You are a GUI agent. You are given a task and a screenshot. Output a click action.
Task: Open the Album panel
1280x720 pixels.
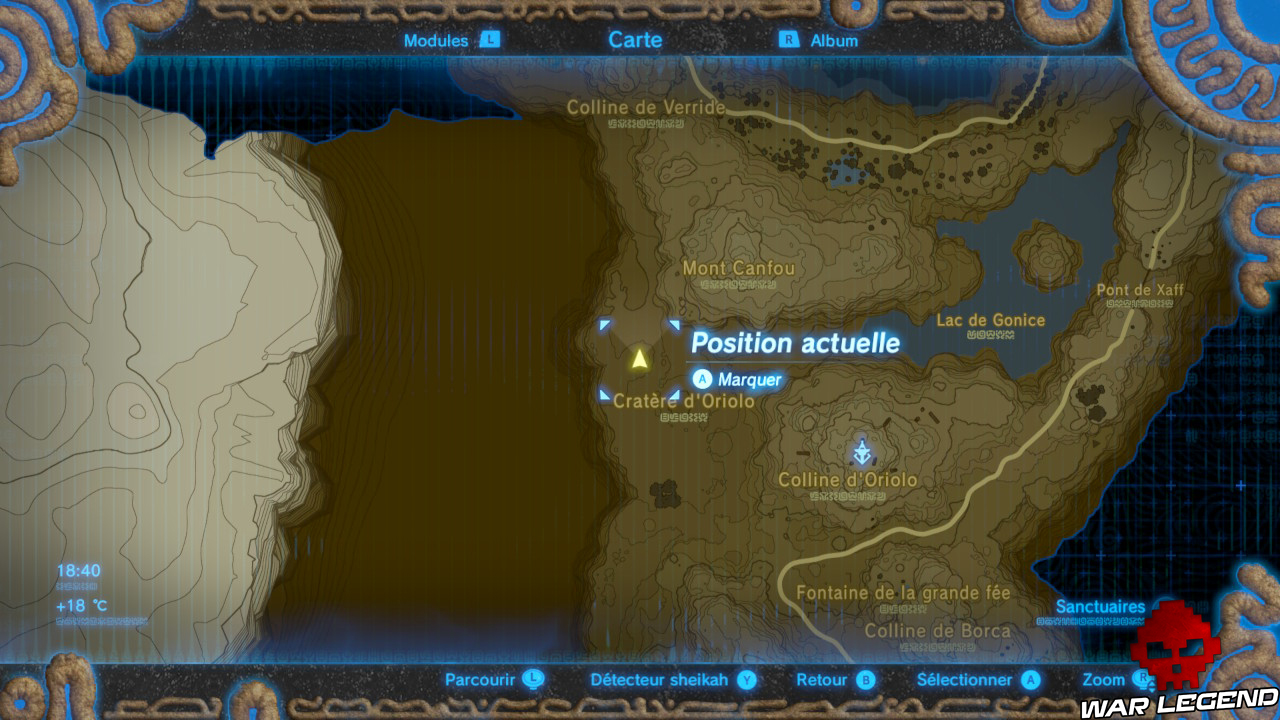coord(833,41)
